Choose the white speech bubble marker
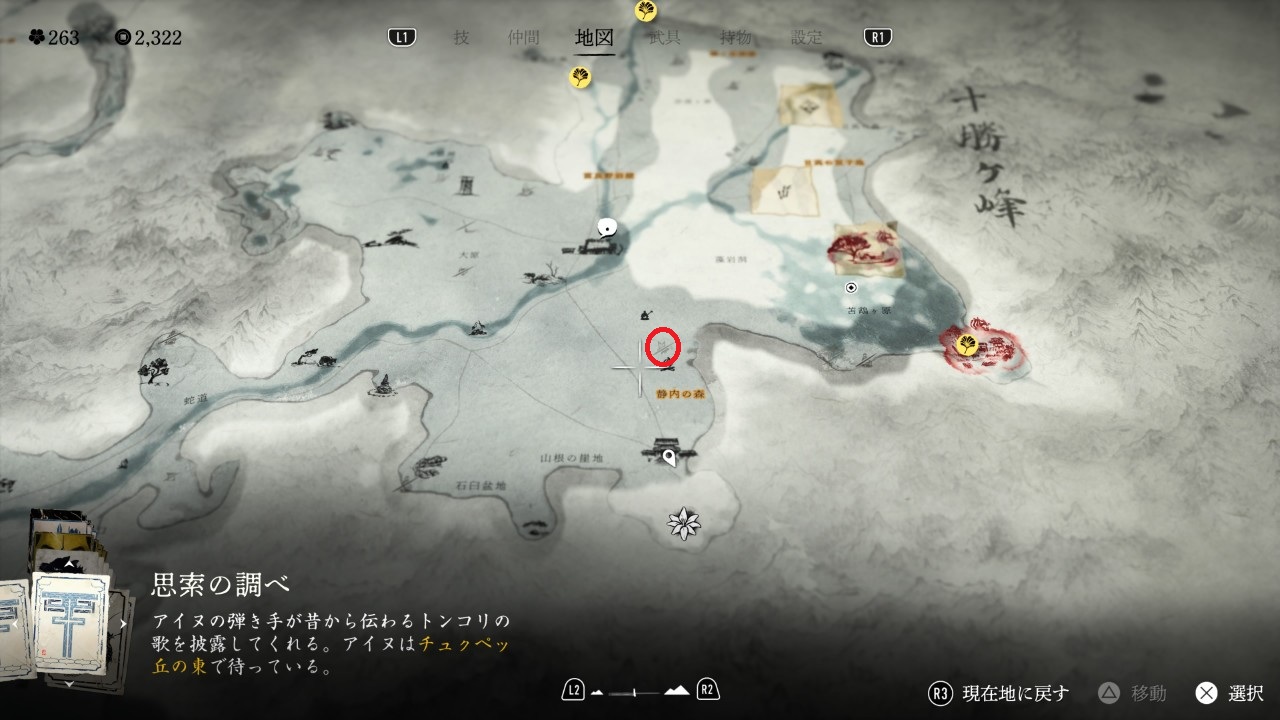Screen dimensions: 1280x720 (605, 227)
